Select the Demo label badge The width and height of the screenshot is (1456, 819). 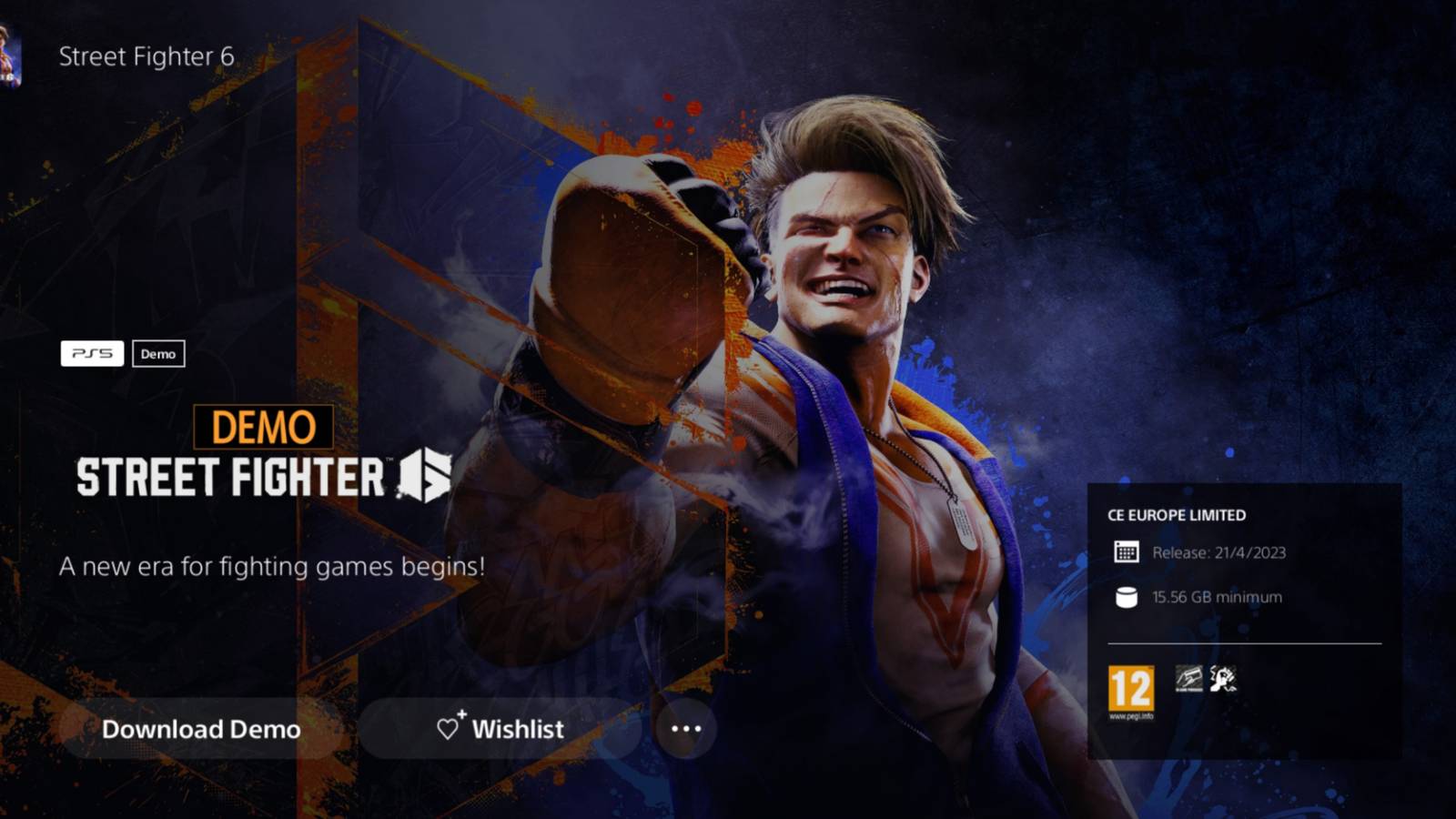pos(159,354)
